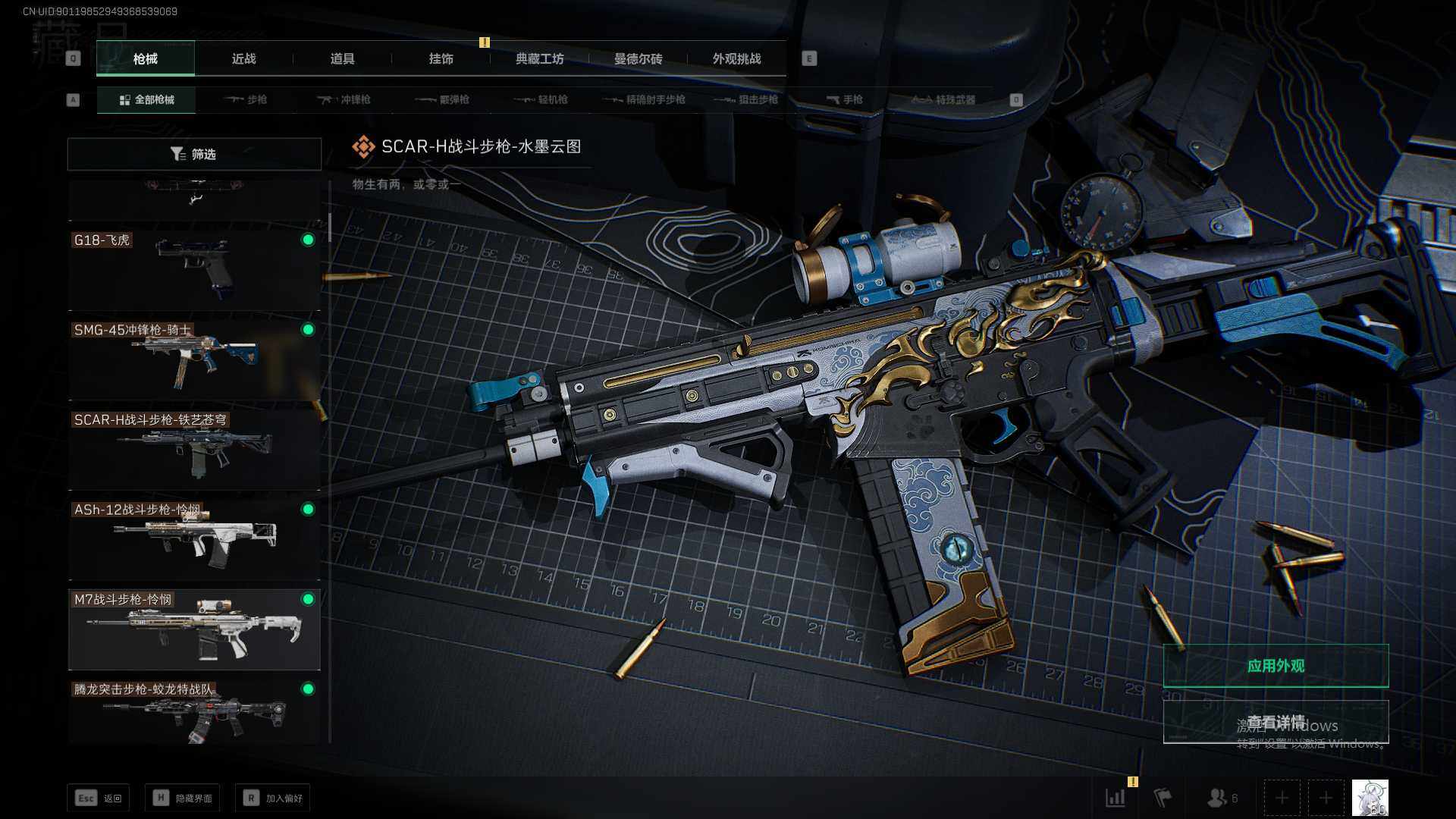This screenshot has height=819, width=1456.
Task: Apply the skin with 应用外观
Action: click(1276, 666)
